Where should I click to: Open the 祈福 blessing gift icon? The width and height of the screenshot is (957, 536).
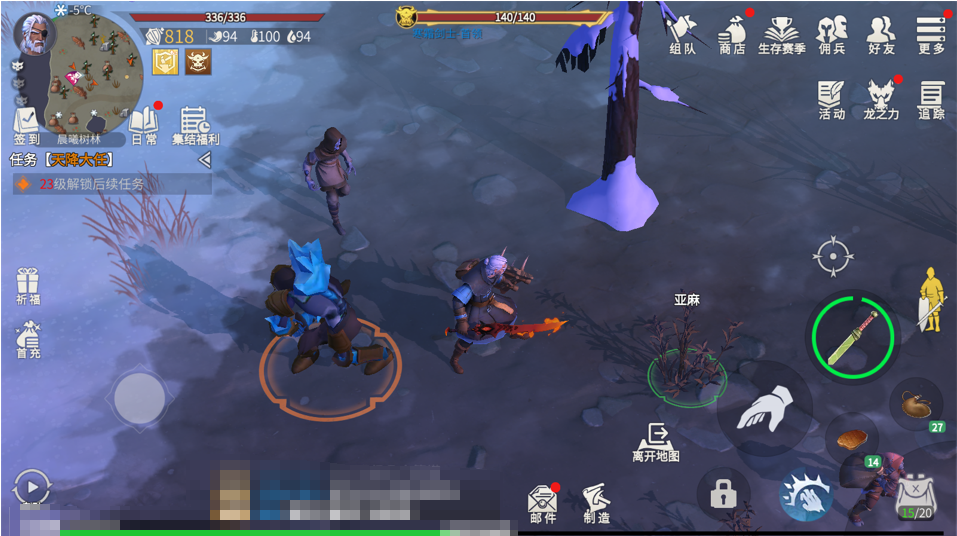tap(27, 287)
